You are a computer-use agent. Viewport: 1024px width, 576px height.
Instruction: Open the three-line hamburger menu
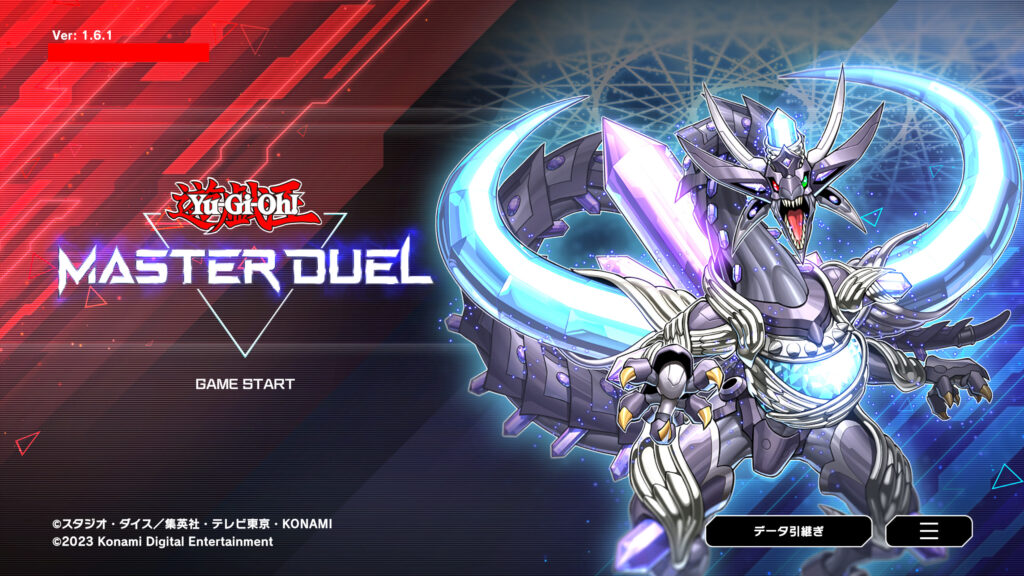(x=928, y=531)
